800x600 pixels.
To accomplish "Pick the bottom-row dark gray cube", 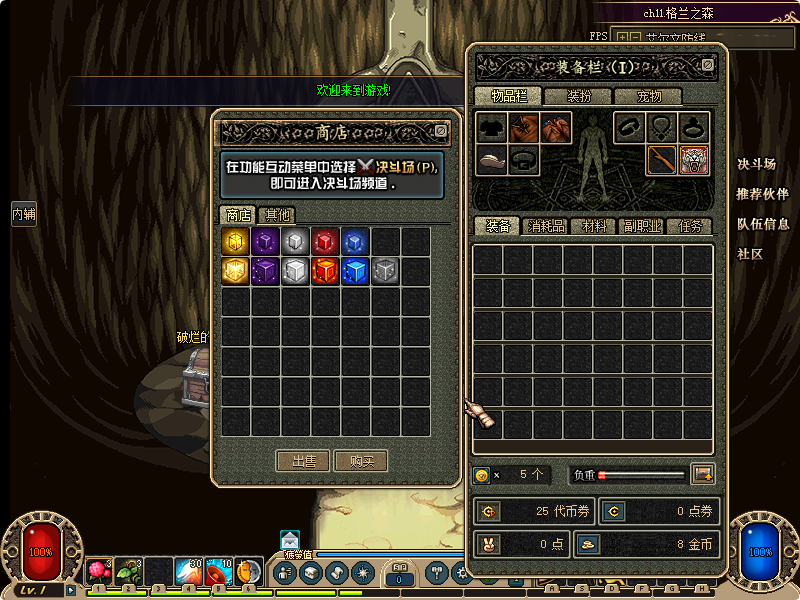I will pos(386,271).
